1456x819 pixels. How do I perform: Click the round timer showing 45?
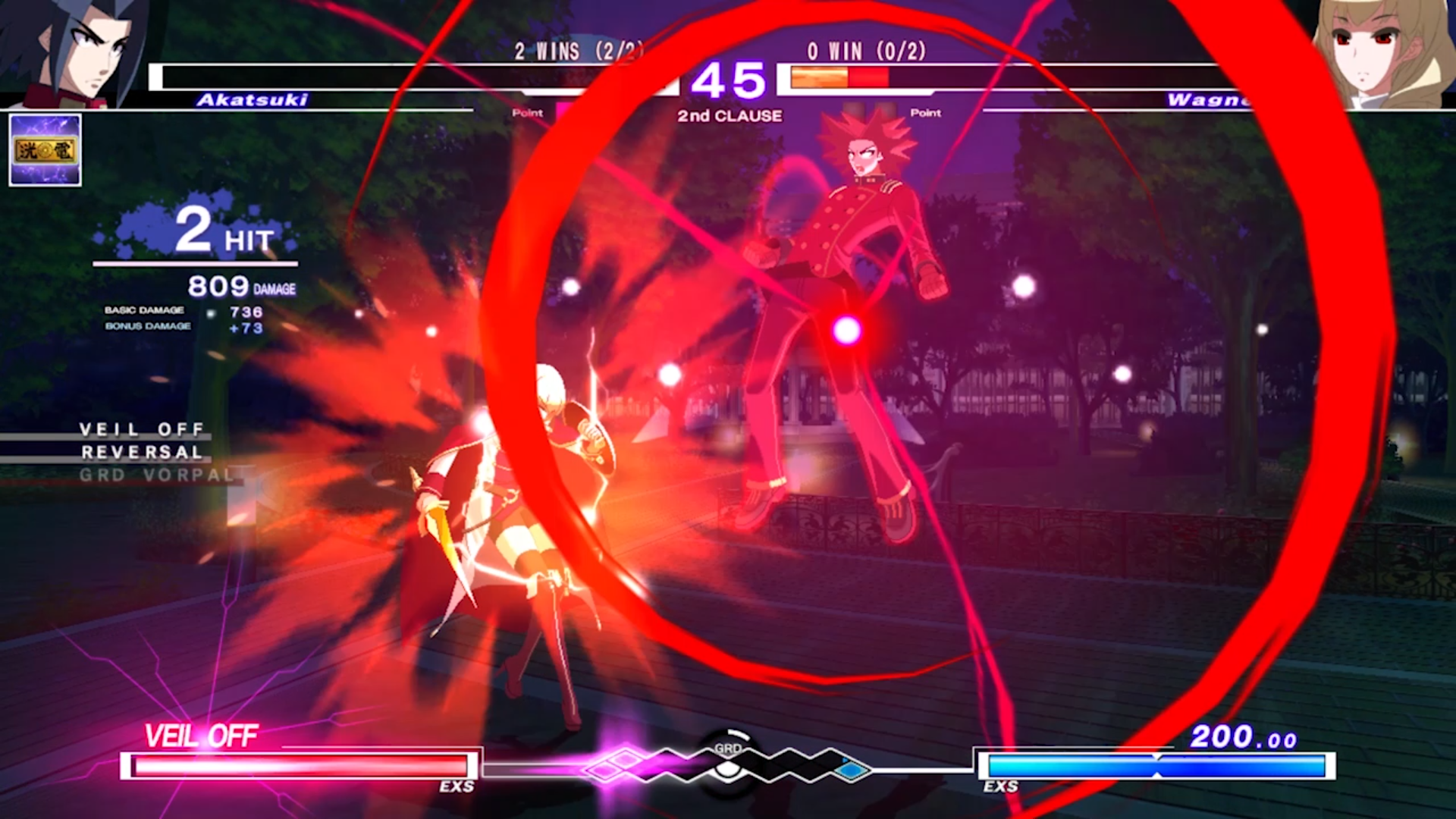pos(730,80)
